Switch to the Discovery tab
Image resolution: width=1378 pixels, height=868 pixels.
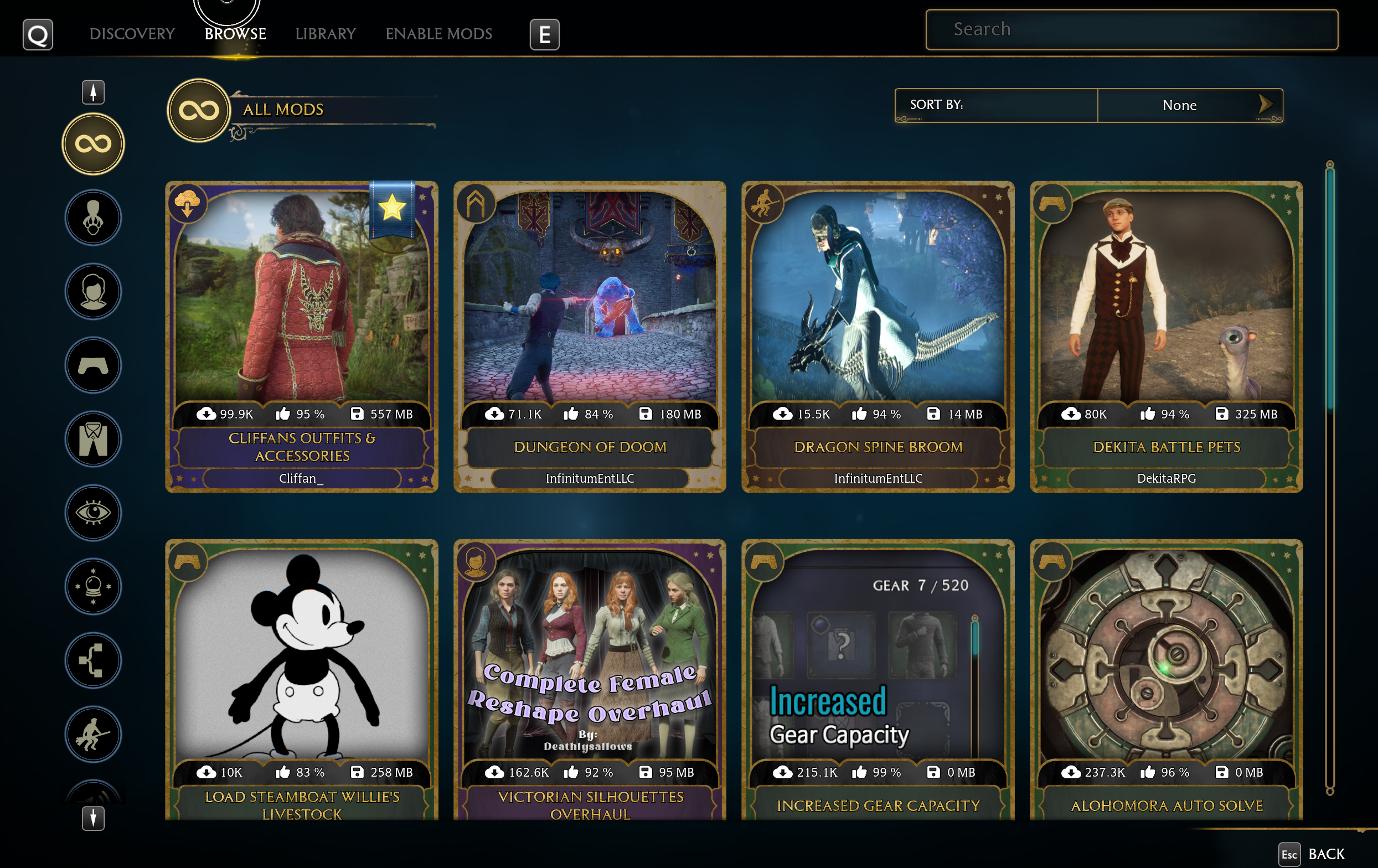coord(132,34)
